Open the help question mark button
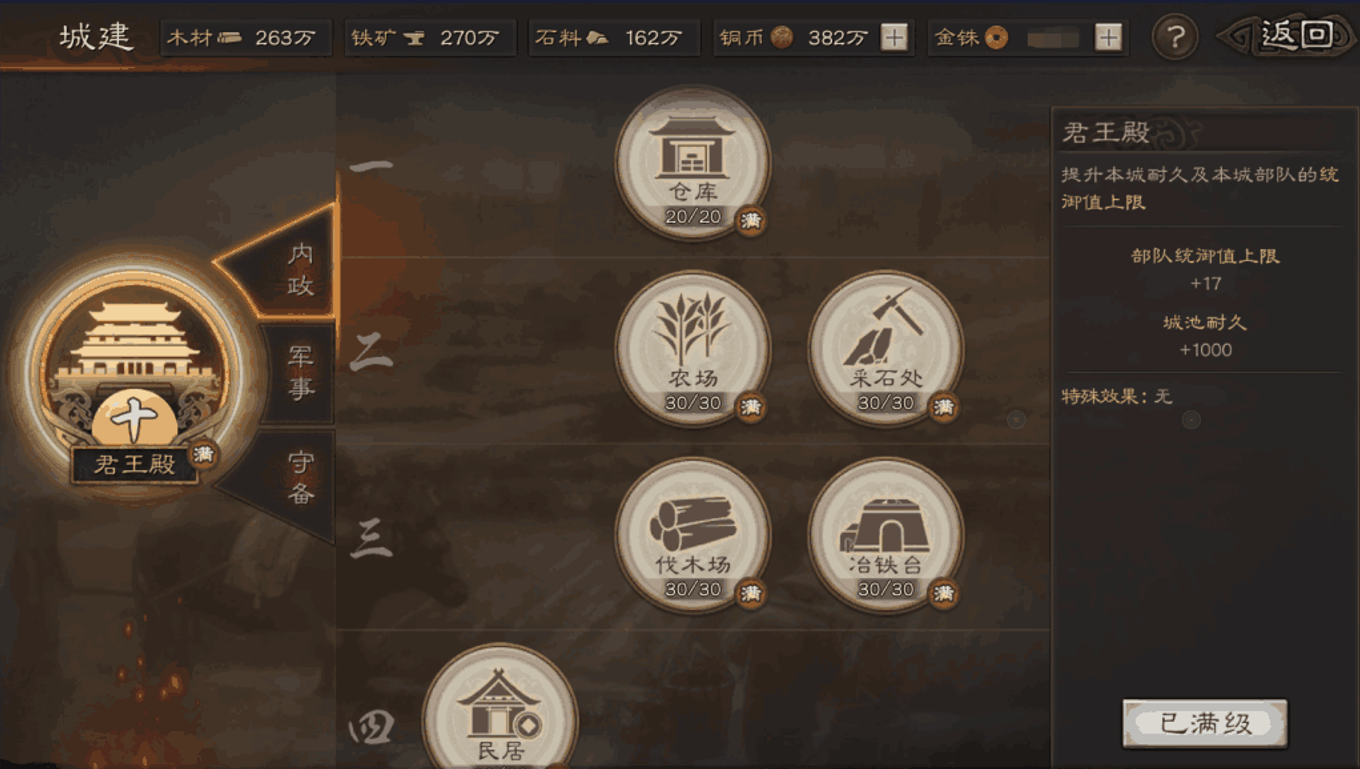 (1176, 36)
